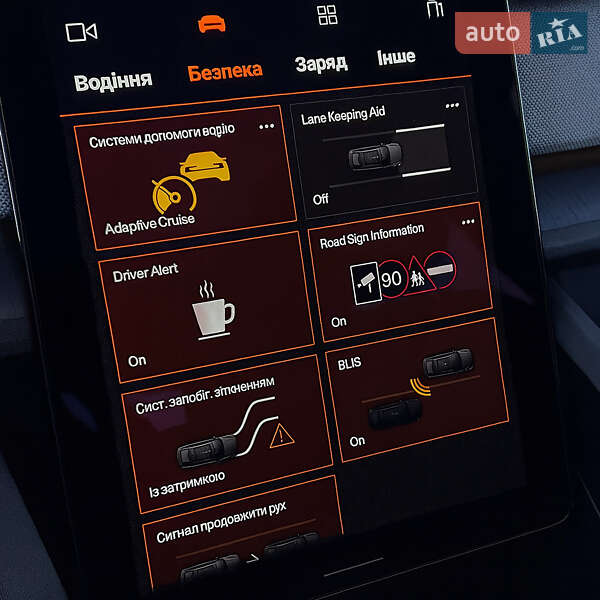Open the Сист. запобіг. зіткненням tile
The height and width of the screenshot is (600, 600).
[x=226, y=432]
